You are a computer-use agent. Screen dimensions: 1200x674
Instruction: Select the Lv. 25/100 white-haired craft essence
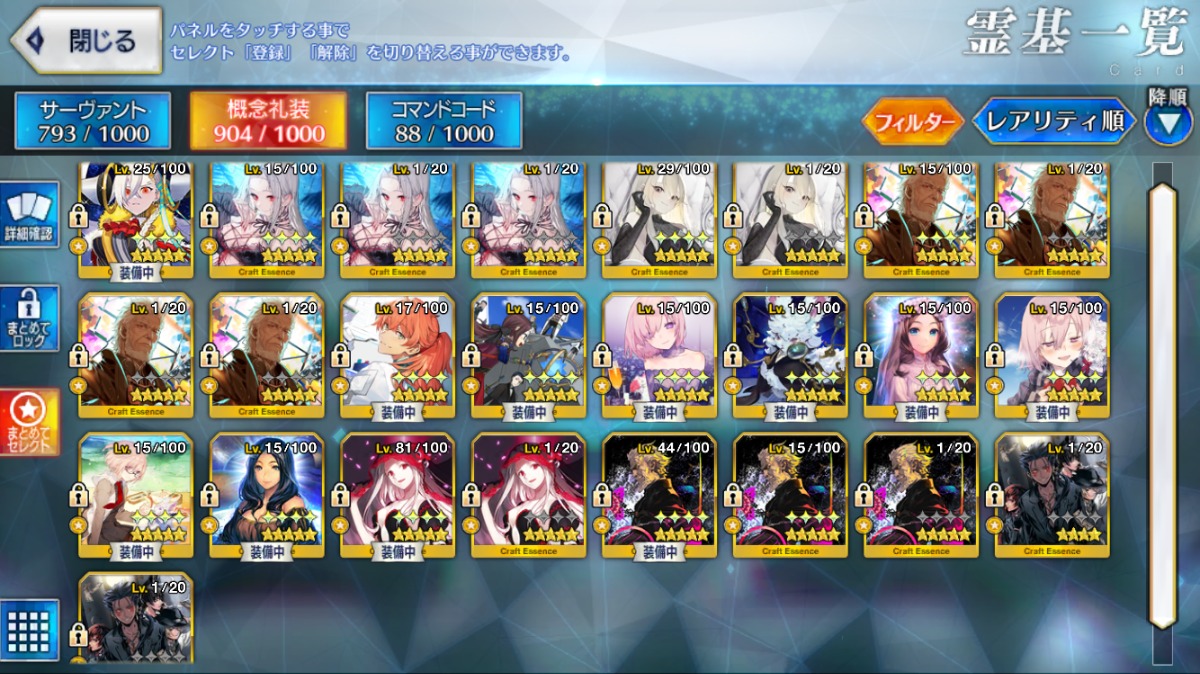coord(135,217)
